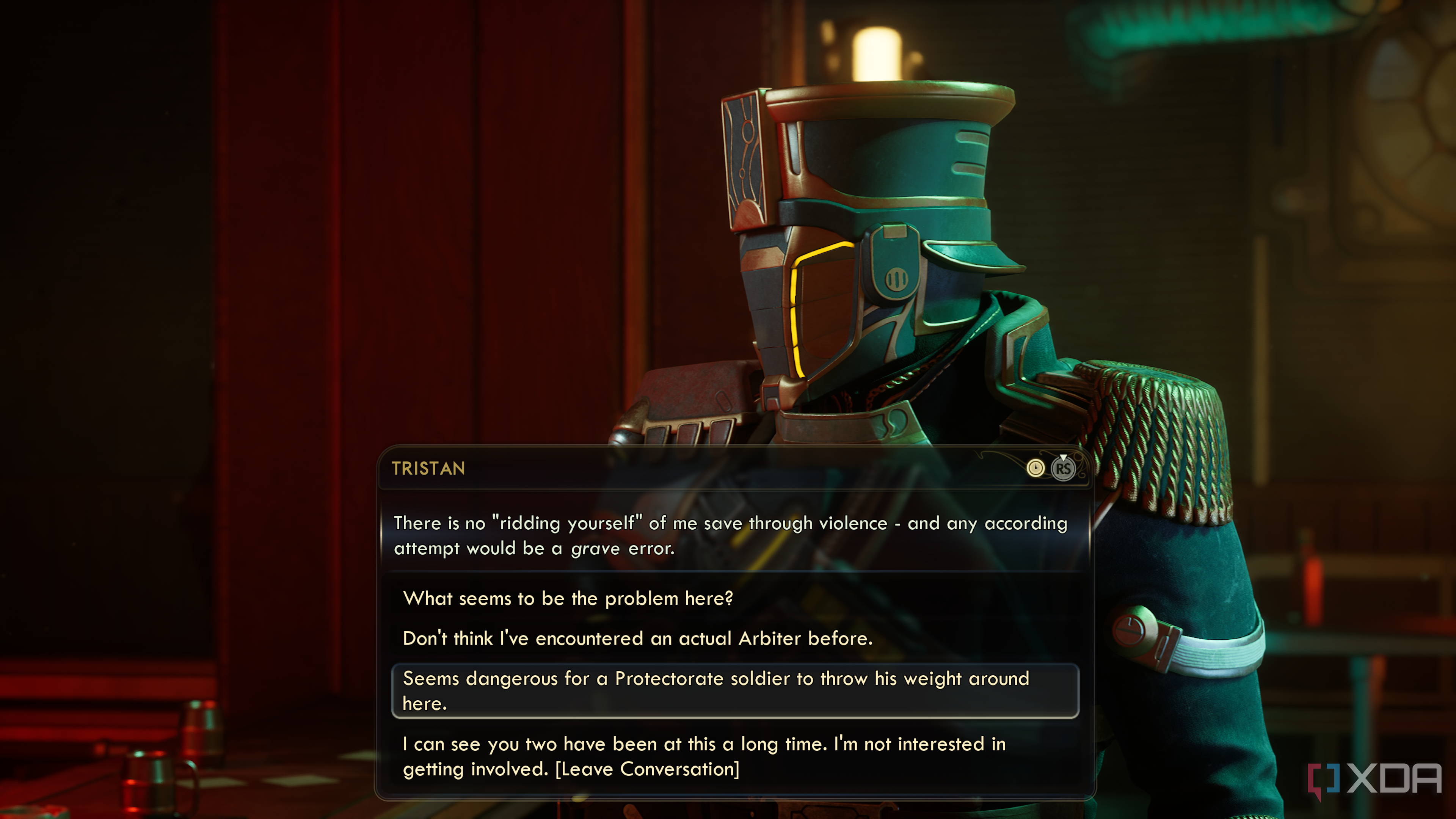Ask what seems to be the problem
The width and height of the screenshot is (1456, 819).
point(568,598)
